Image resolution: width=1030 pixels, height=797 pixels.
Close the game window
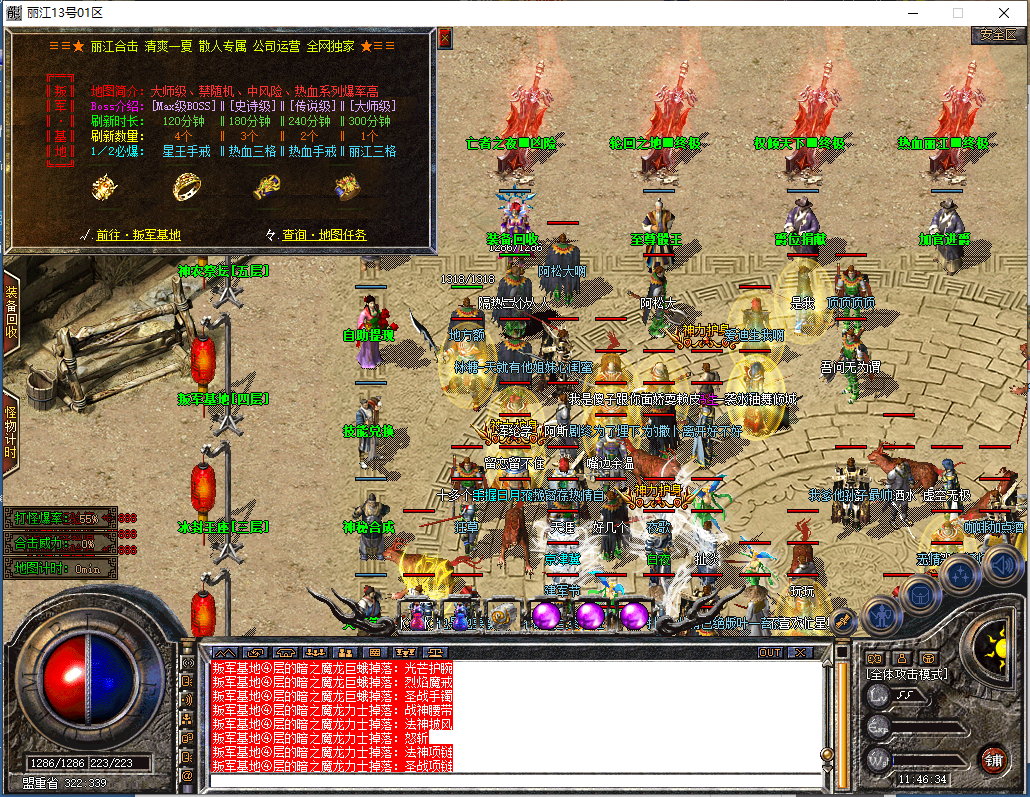pyautogui.click(x=1003, y=13)
